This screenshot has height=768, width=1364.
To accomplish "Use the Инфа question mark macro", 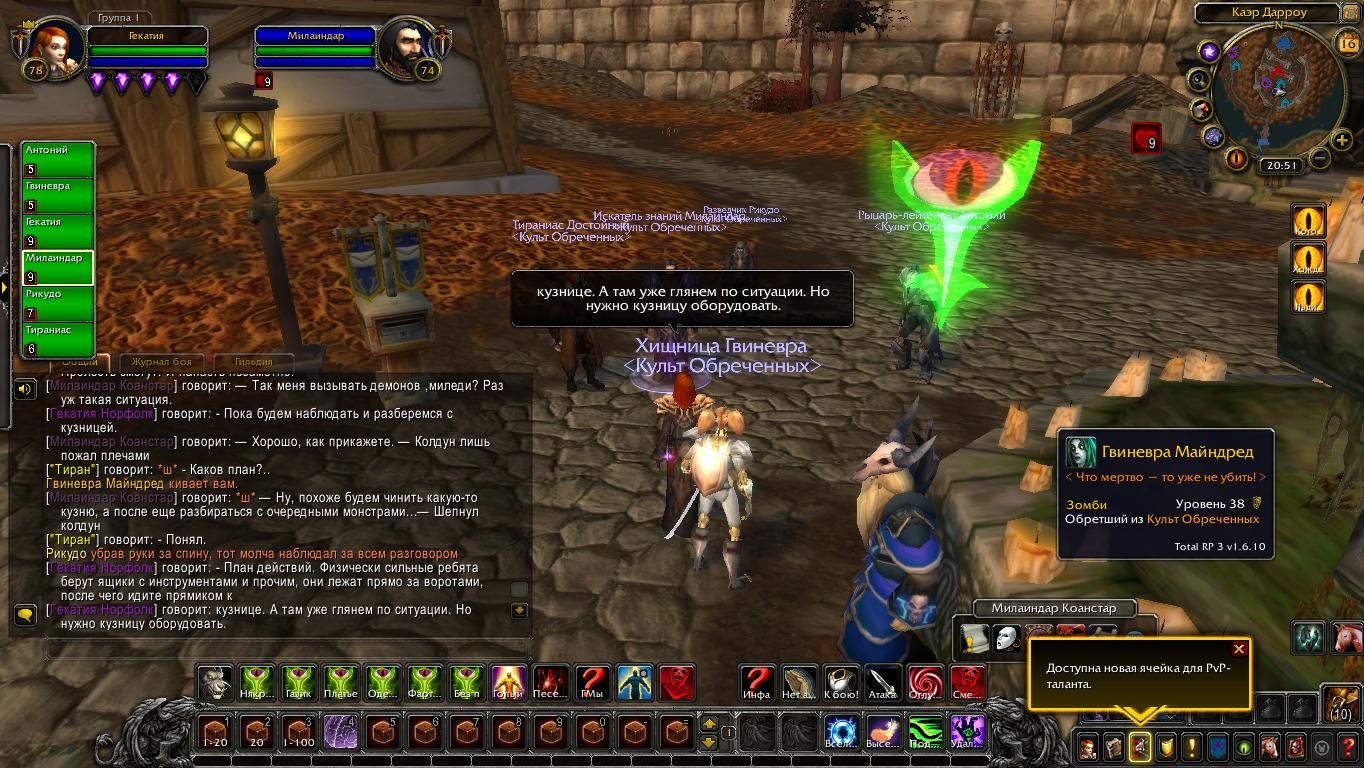I will tap(757, 682).
